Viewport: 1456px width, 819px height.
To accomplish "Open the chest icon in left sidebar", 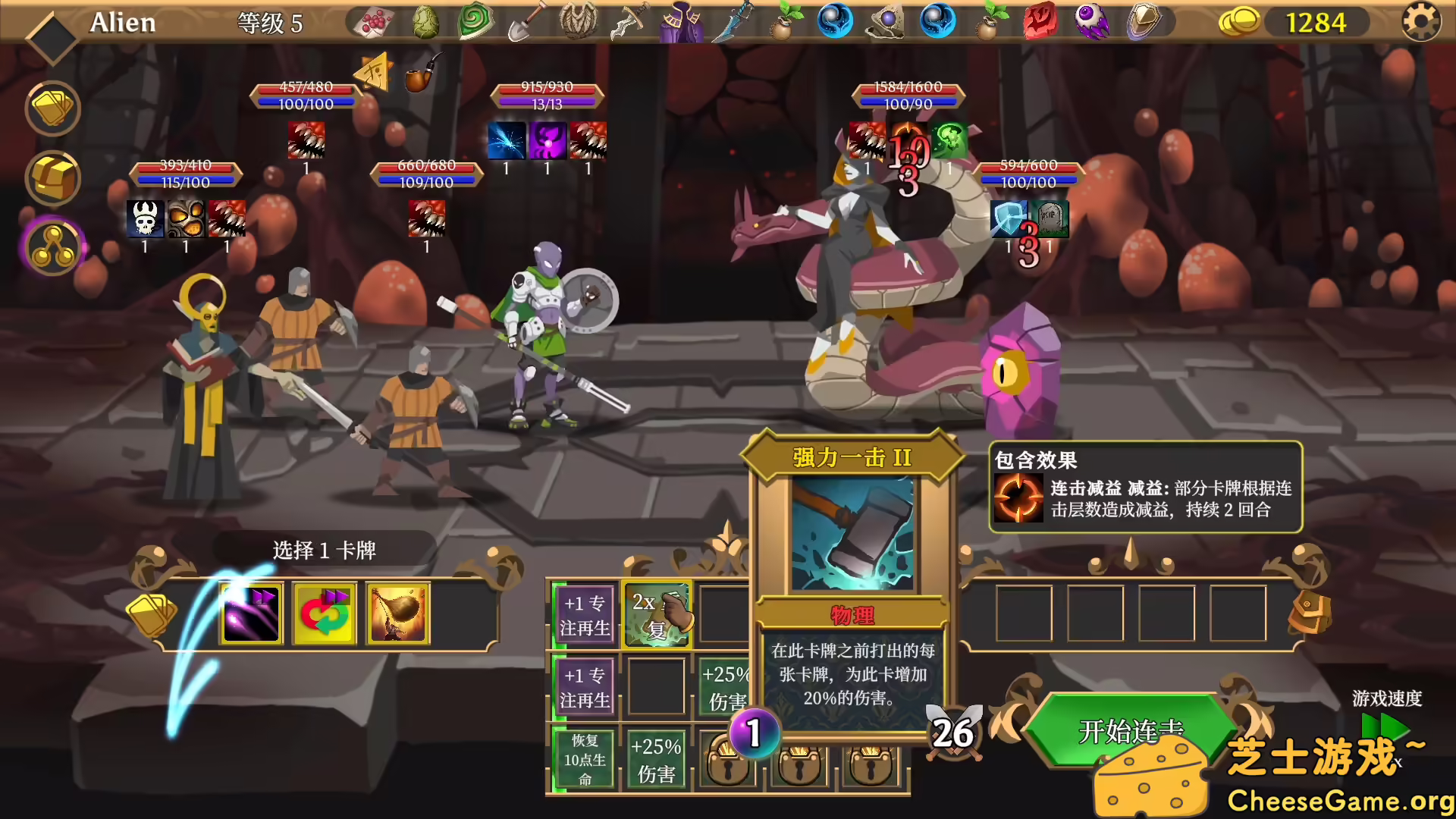I will 52,178.
